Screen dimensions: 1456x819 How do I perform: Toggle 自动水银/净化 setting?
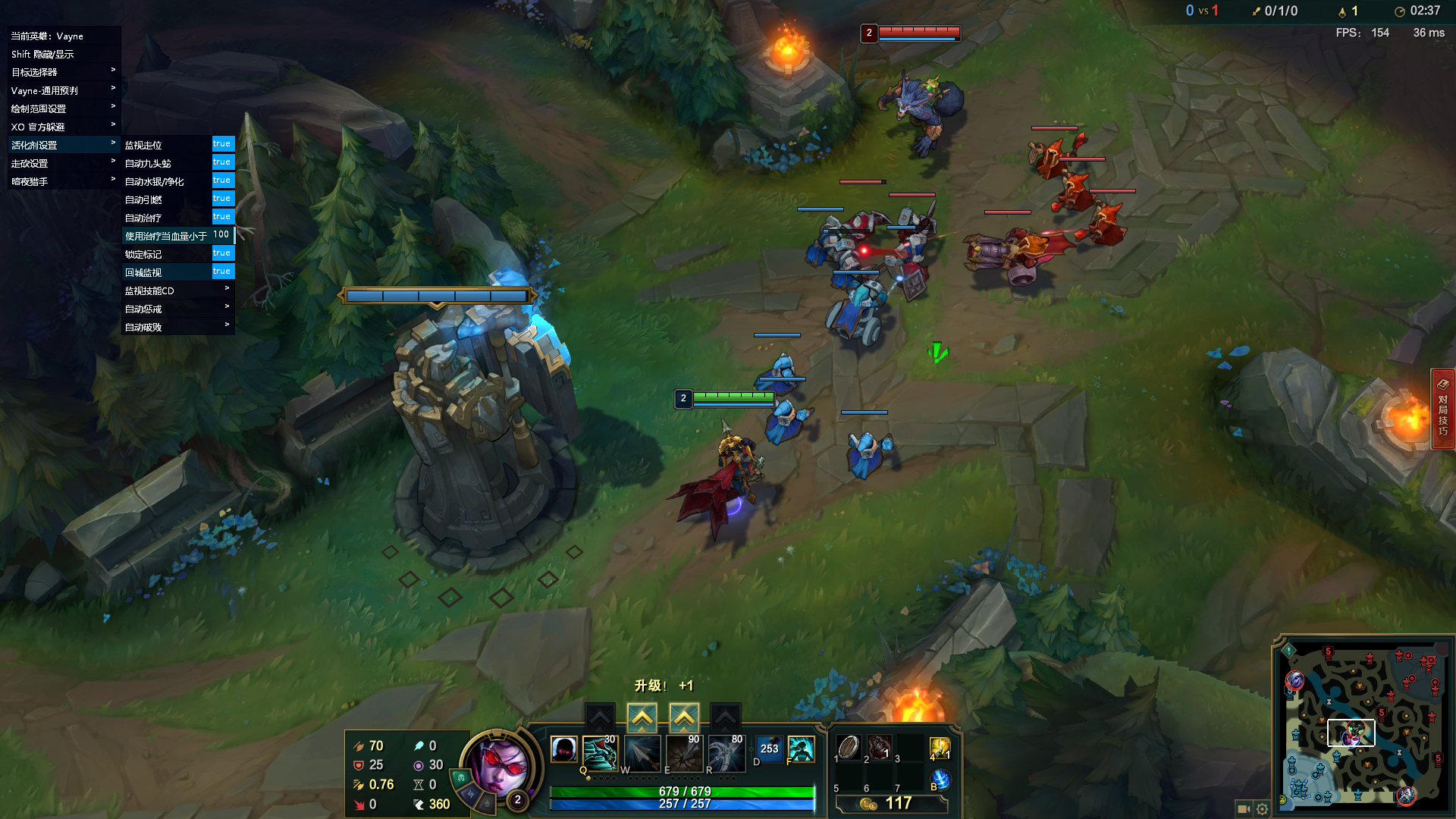click(x=222, y=180)
